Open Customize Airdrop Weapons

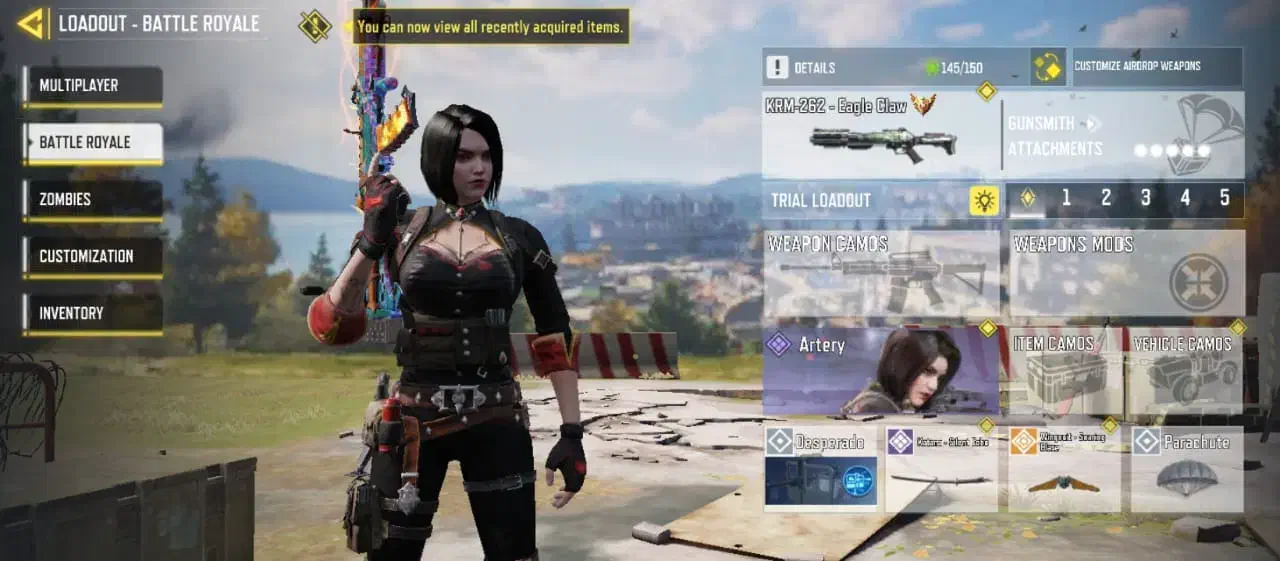(x=1156, y=67)
